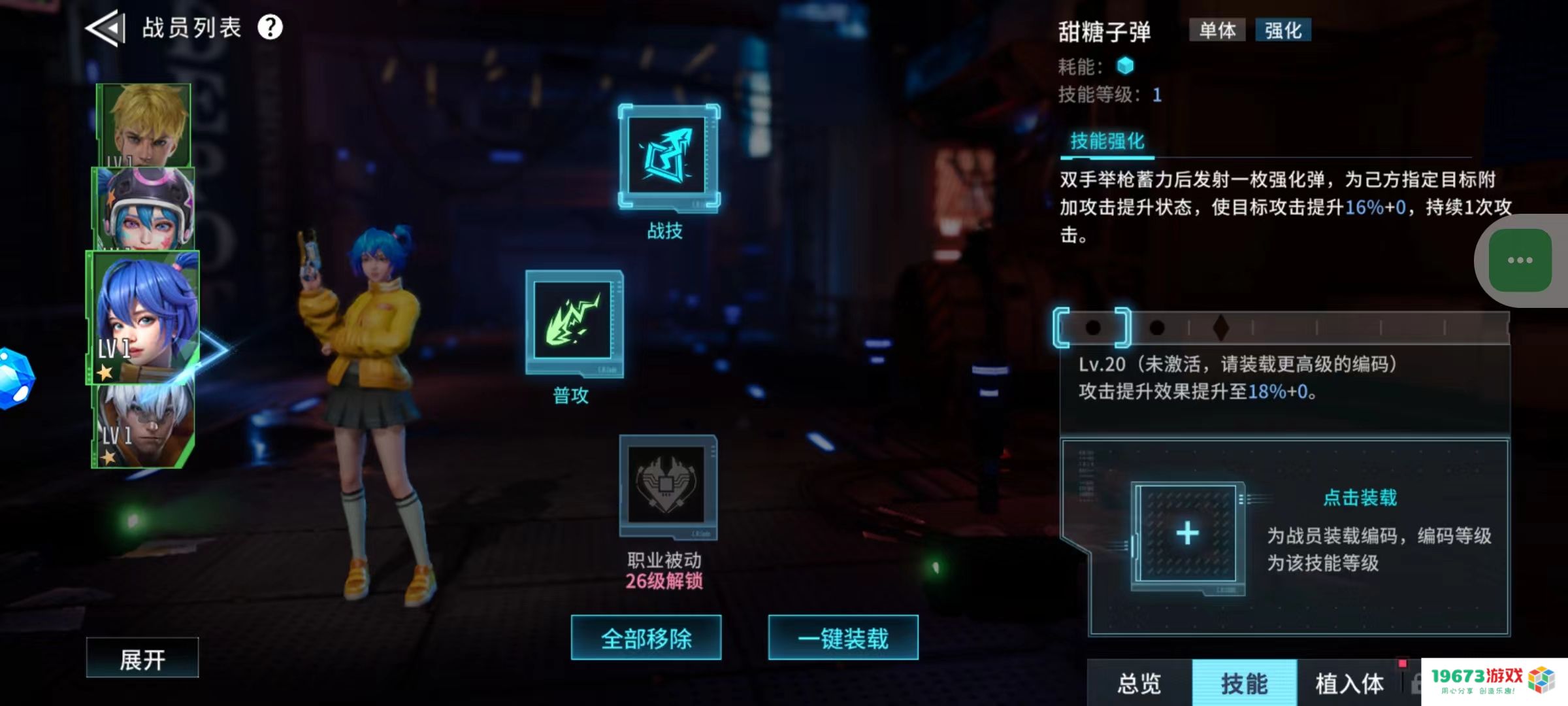Open the 技能强化 section tab
This screenshot has height=706, width=1568.
tap(1107, 141)
